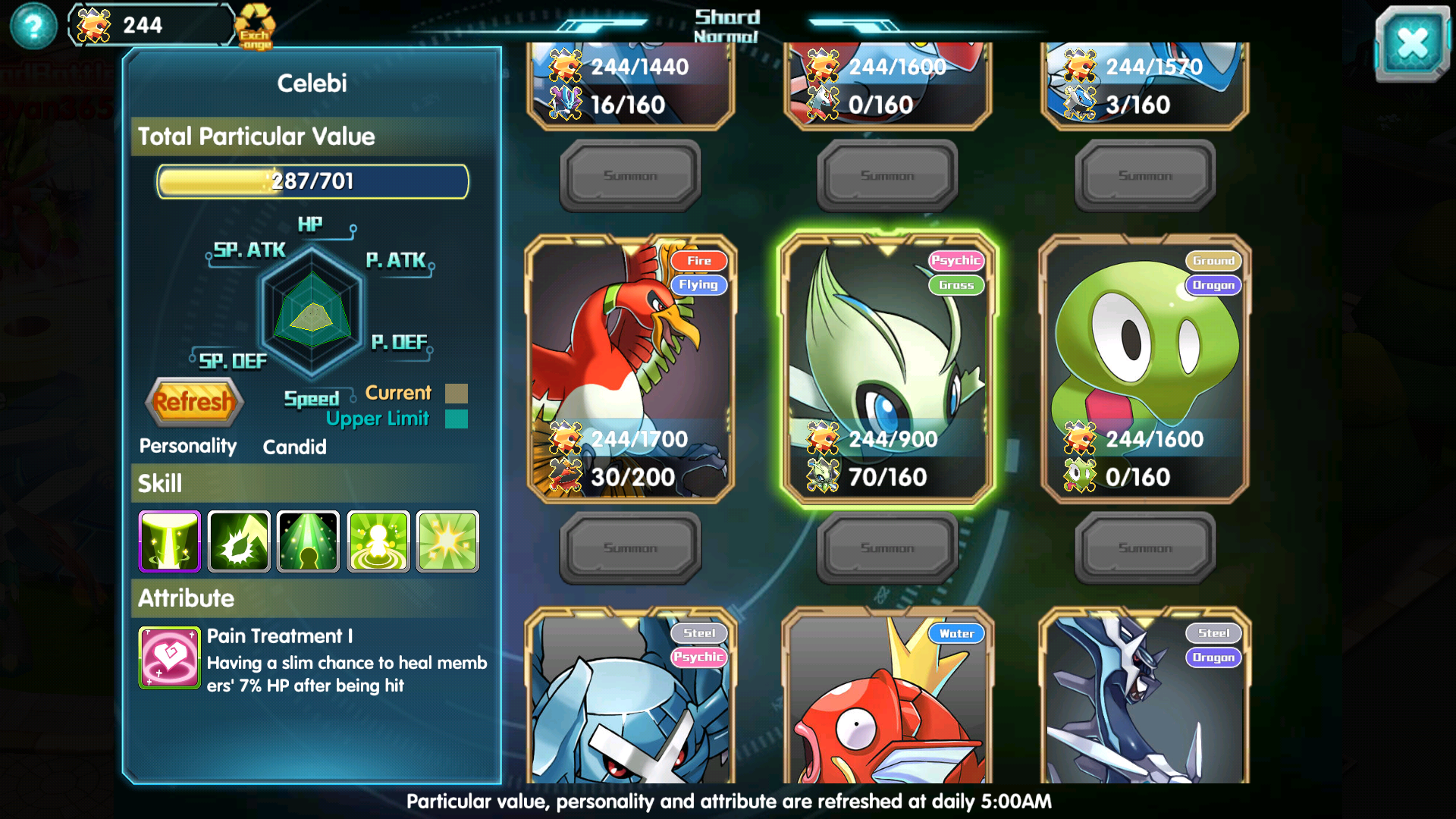Toggle the Upper Limit color legend box
This screenshot has width=1456, height=819.
coord(457,419)
